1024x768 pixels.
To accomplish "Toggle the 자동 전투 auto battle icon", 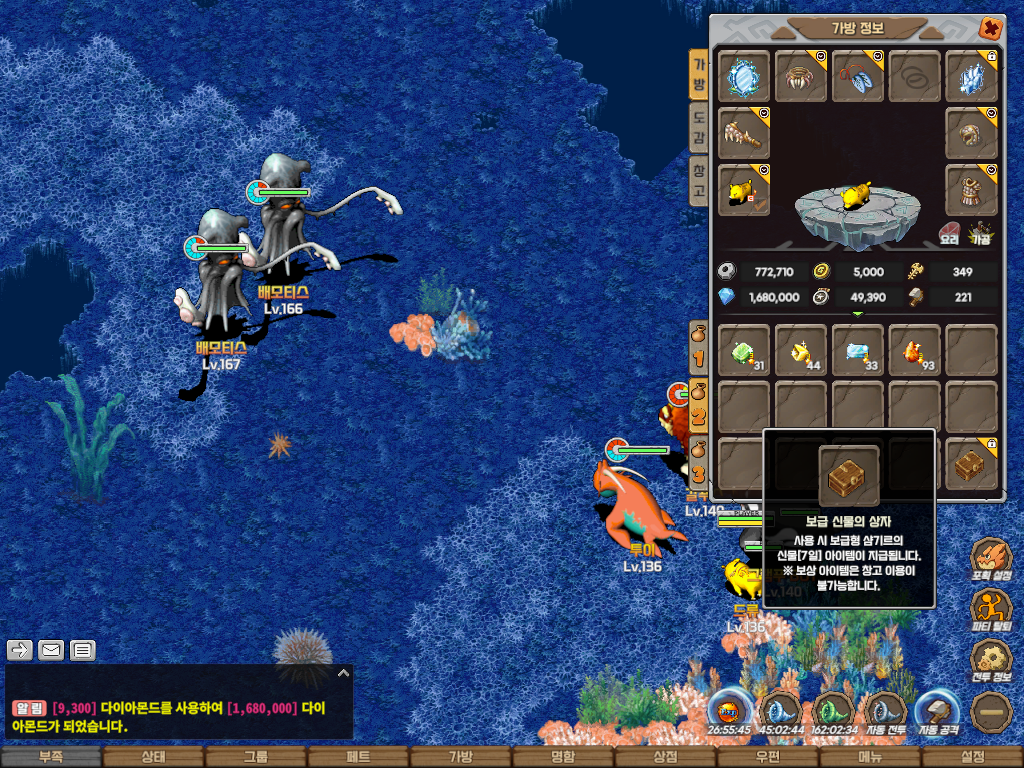I will click(x=885, y=714).
